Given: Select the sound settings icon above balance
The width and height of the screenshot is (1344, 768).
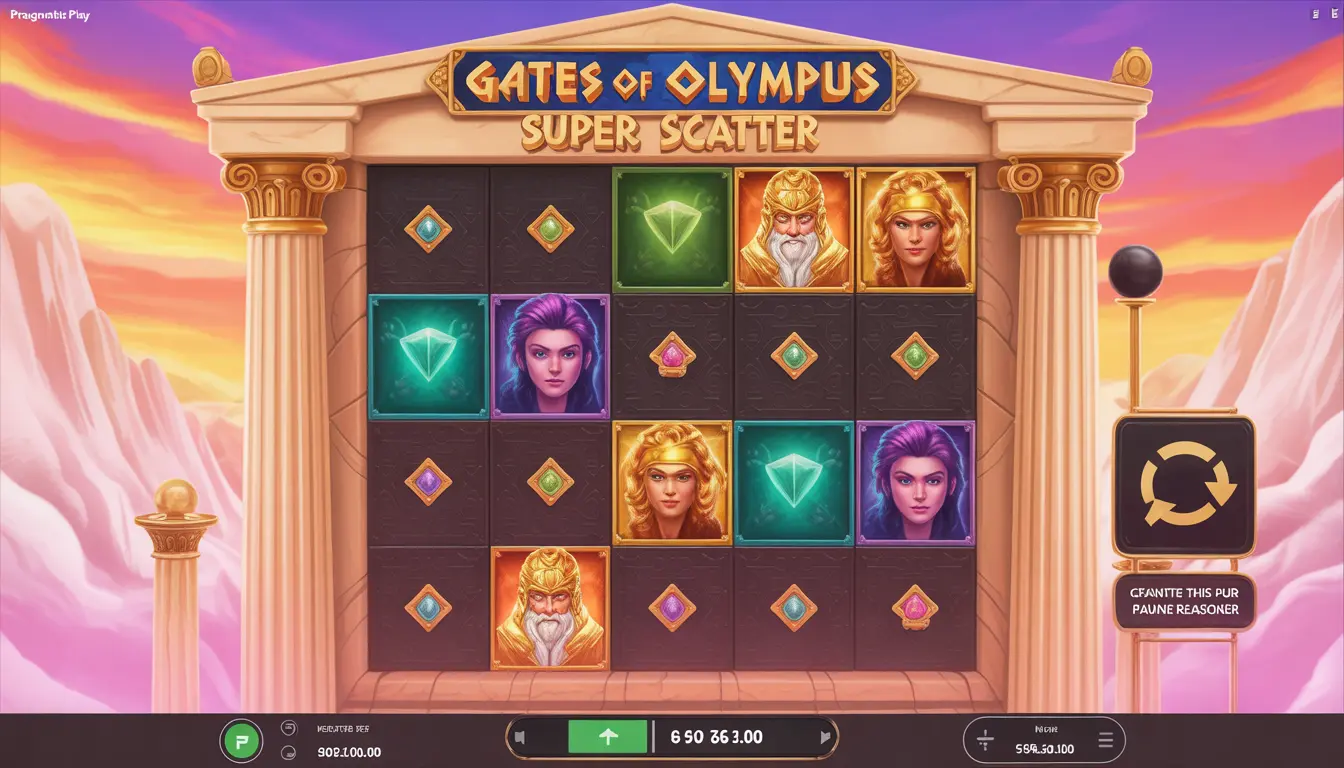Looking at the screenshot, I should pos(287,728).
